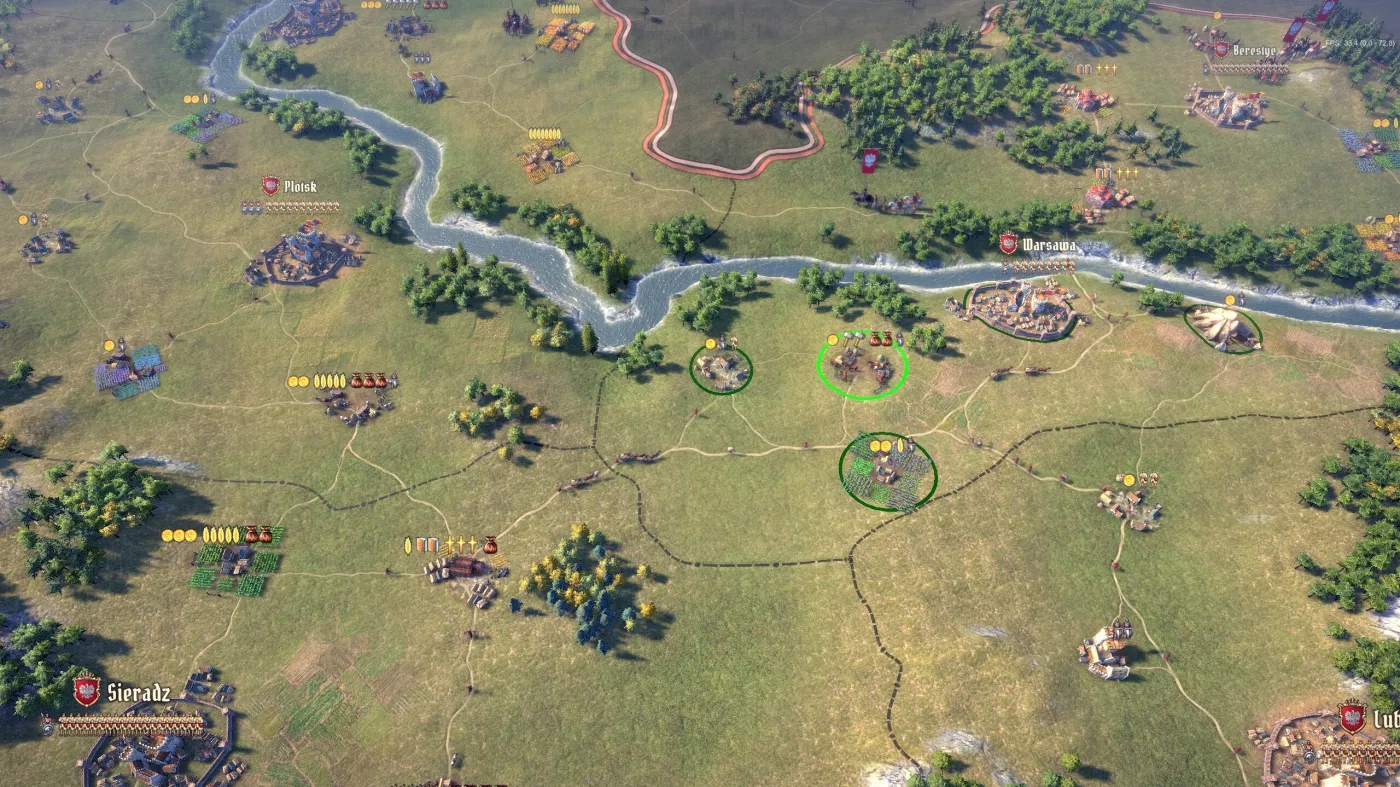Image resolution: width=1400 pixels, height=787 pixels.
Task: Select the farm settlement in the lower green circle
Action: tap(885, 470)
